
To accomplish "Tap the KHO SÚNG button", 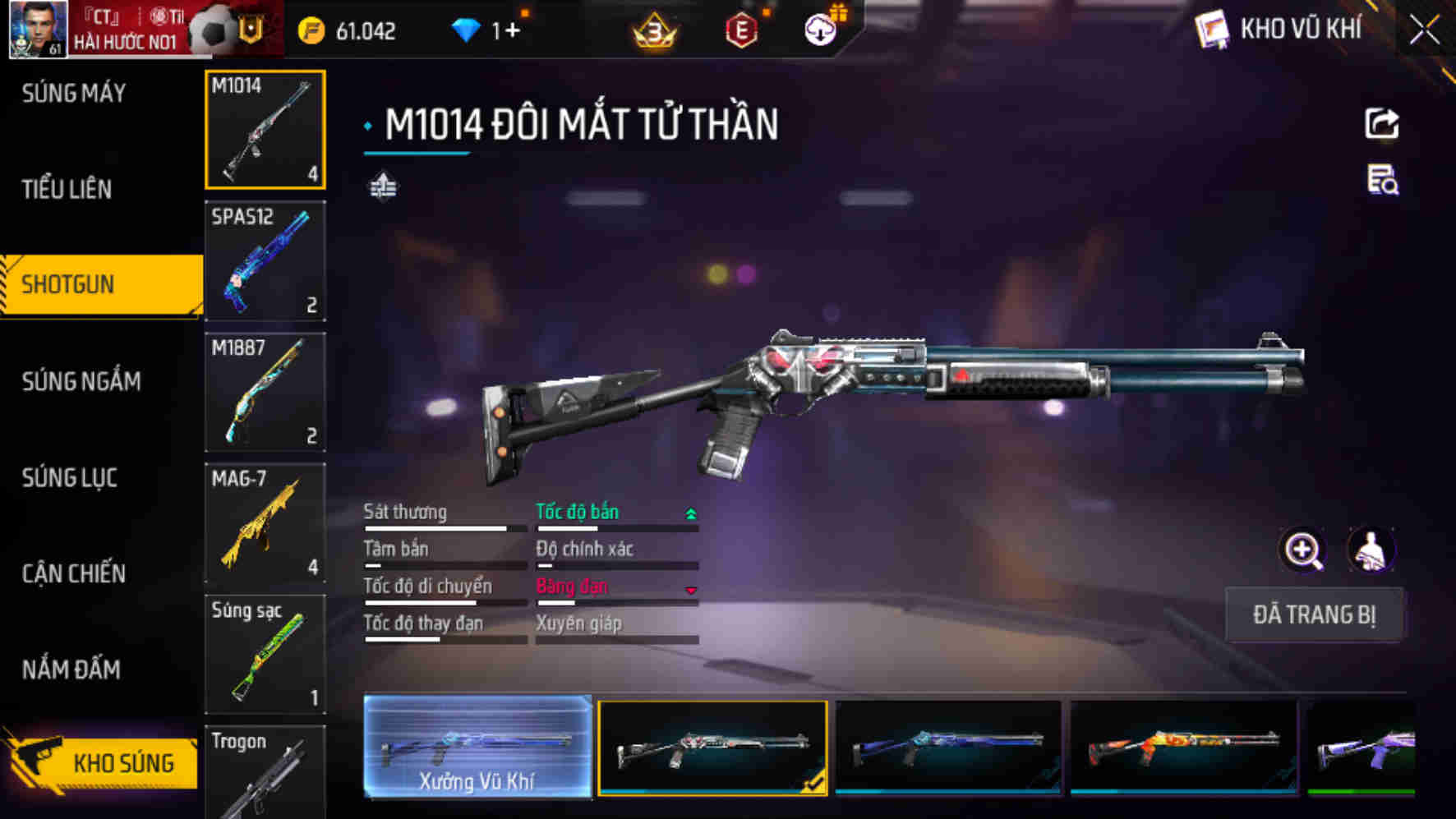I will tap(103, 763).
